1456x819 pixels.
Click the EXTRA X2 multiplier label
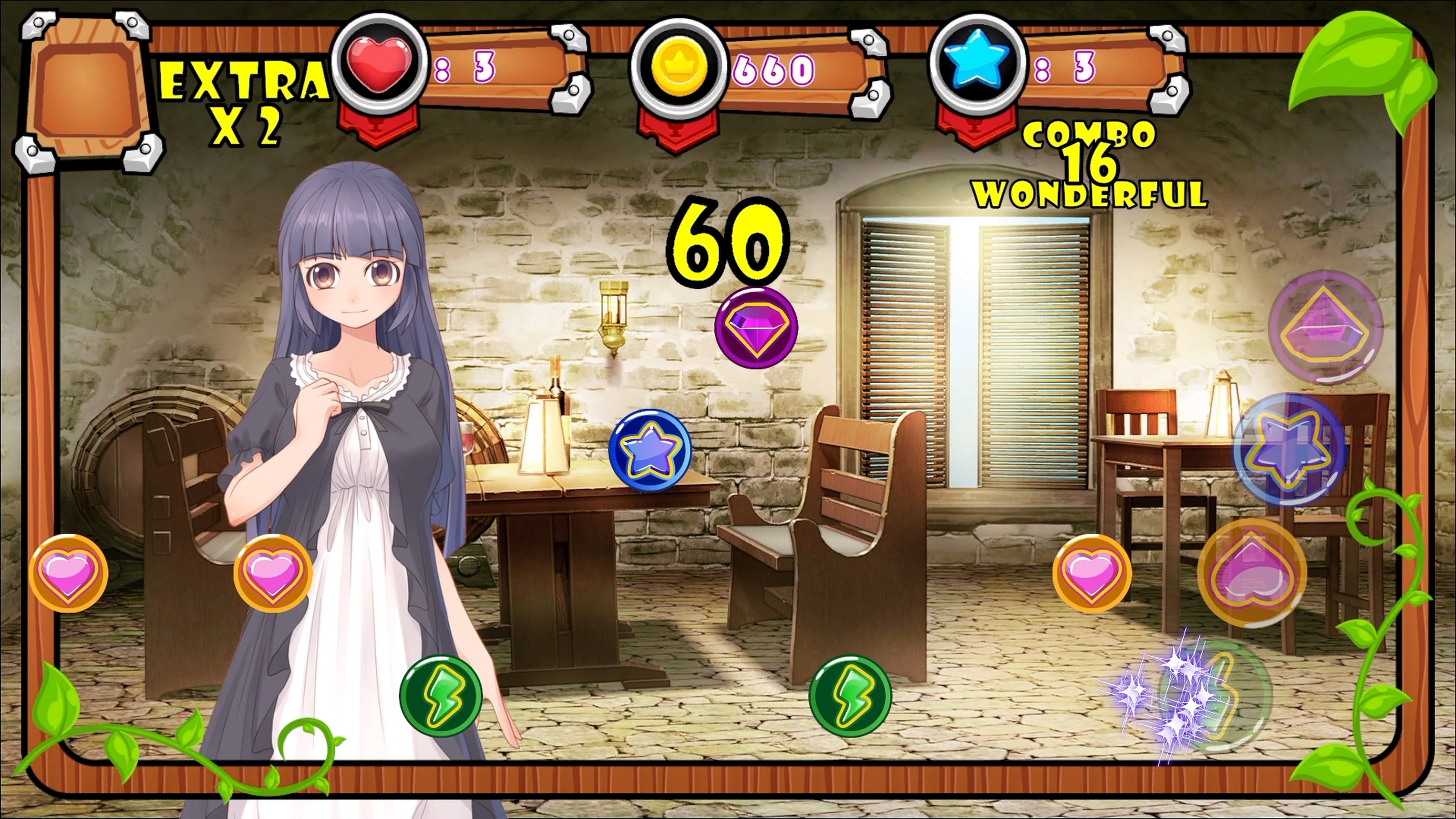[x=243, y=99]
